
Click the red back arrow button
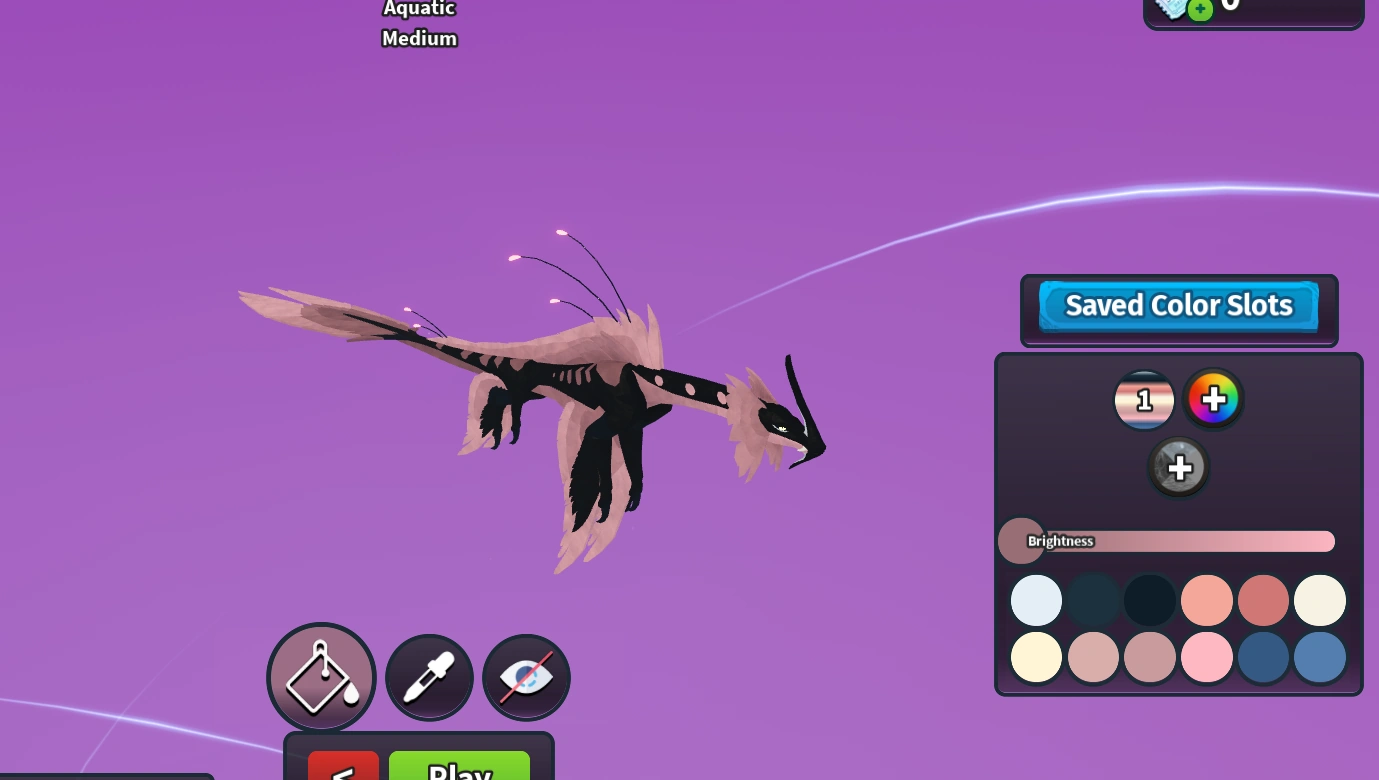pos(343,771)
